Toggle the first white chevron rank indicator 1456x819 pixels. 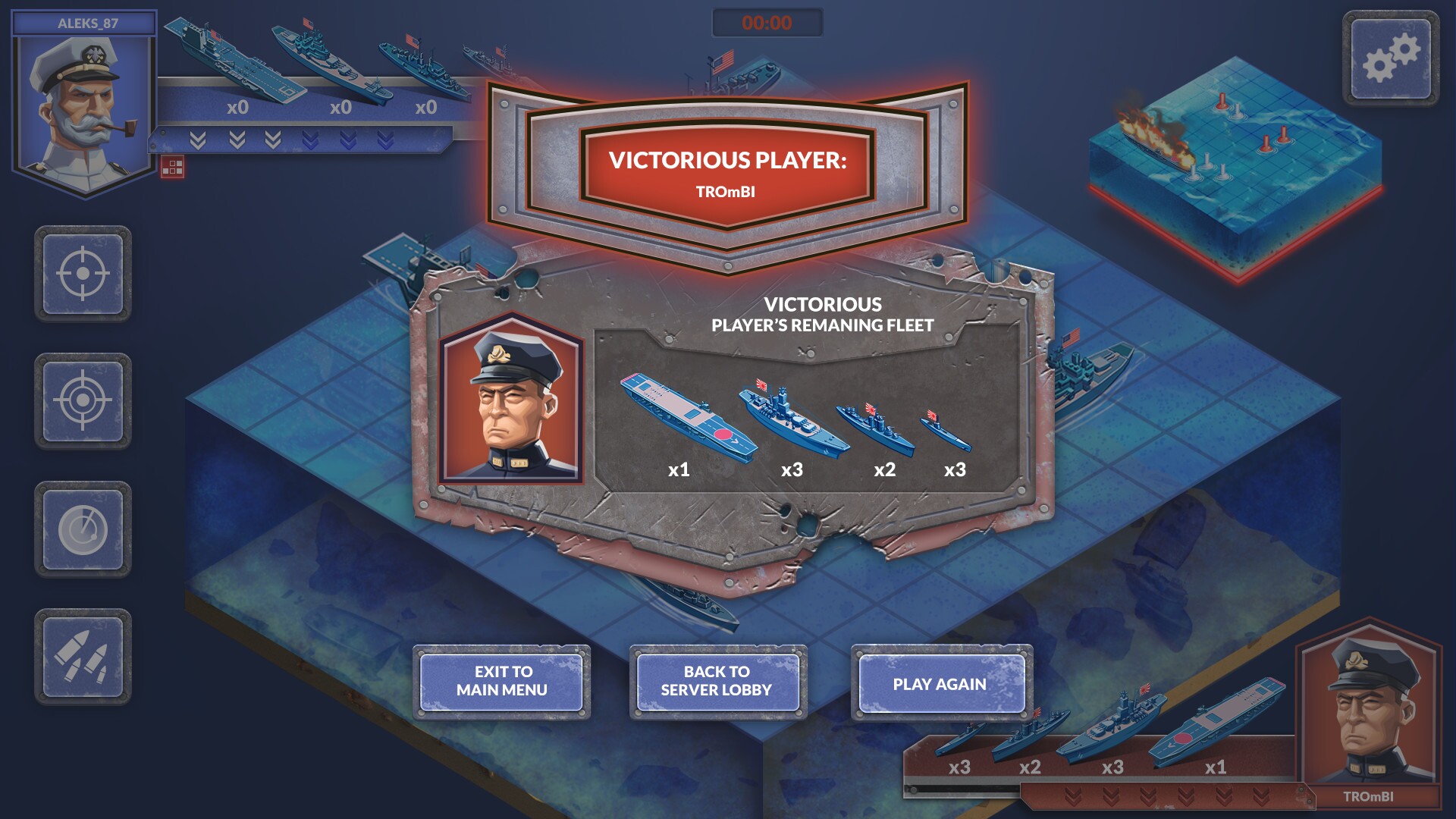pyautogui.click(x=198, y=140)
